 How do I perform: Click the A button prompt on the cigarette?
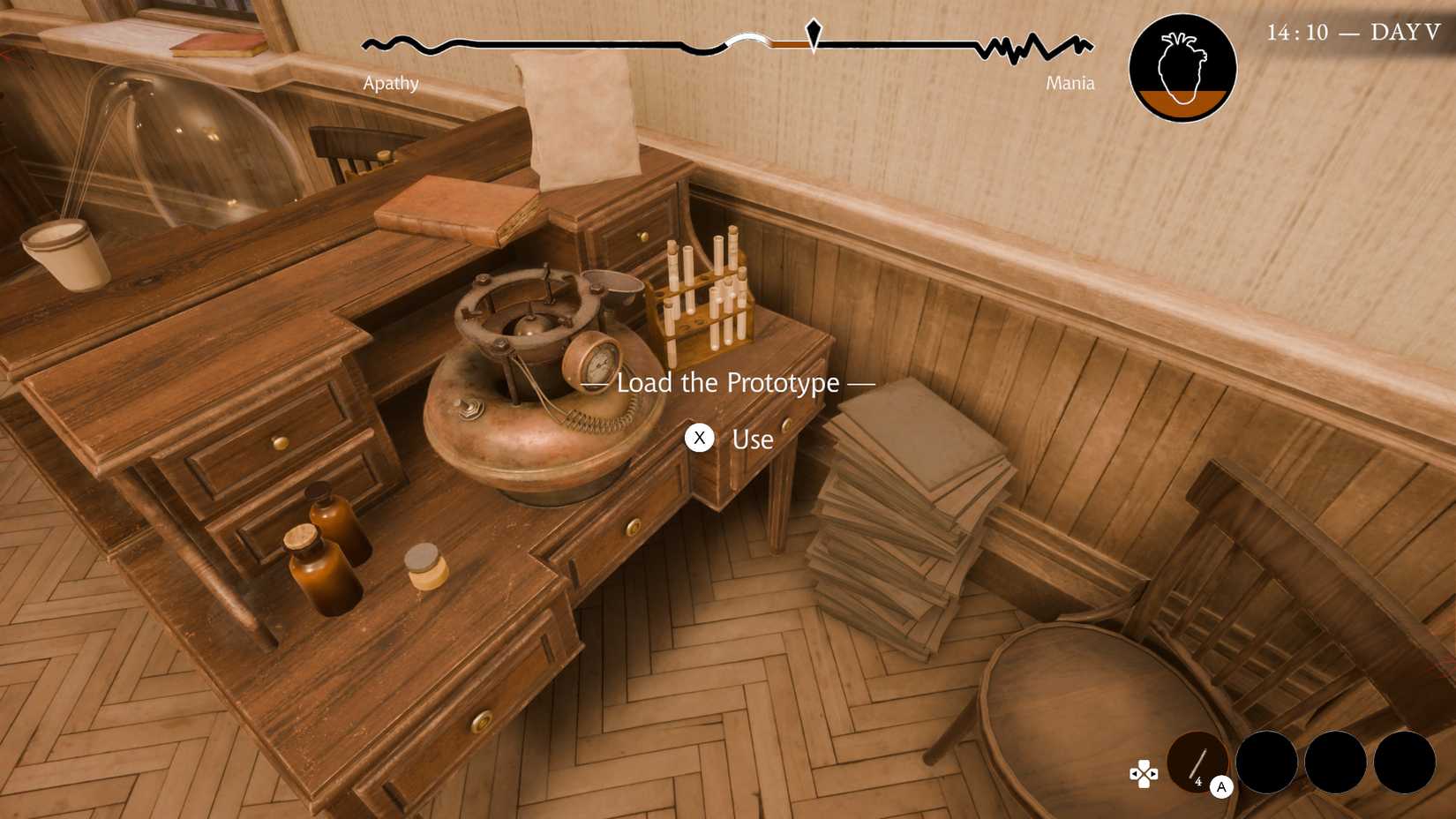coord(1222,787)
